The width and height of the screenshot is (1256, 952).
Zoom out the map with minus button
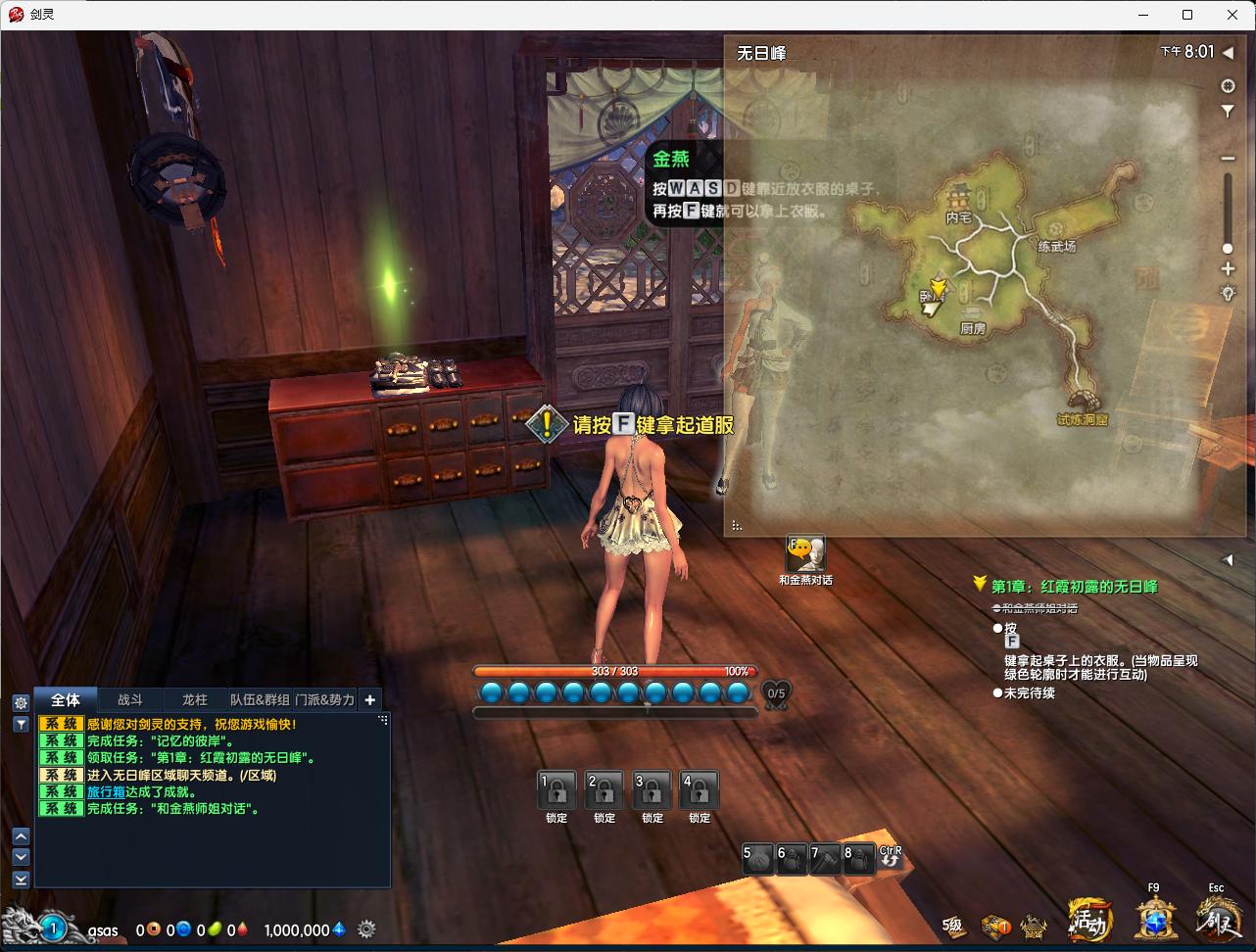point(1228,159)
